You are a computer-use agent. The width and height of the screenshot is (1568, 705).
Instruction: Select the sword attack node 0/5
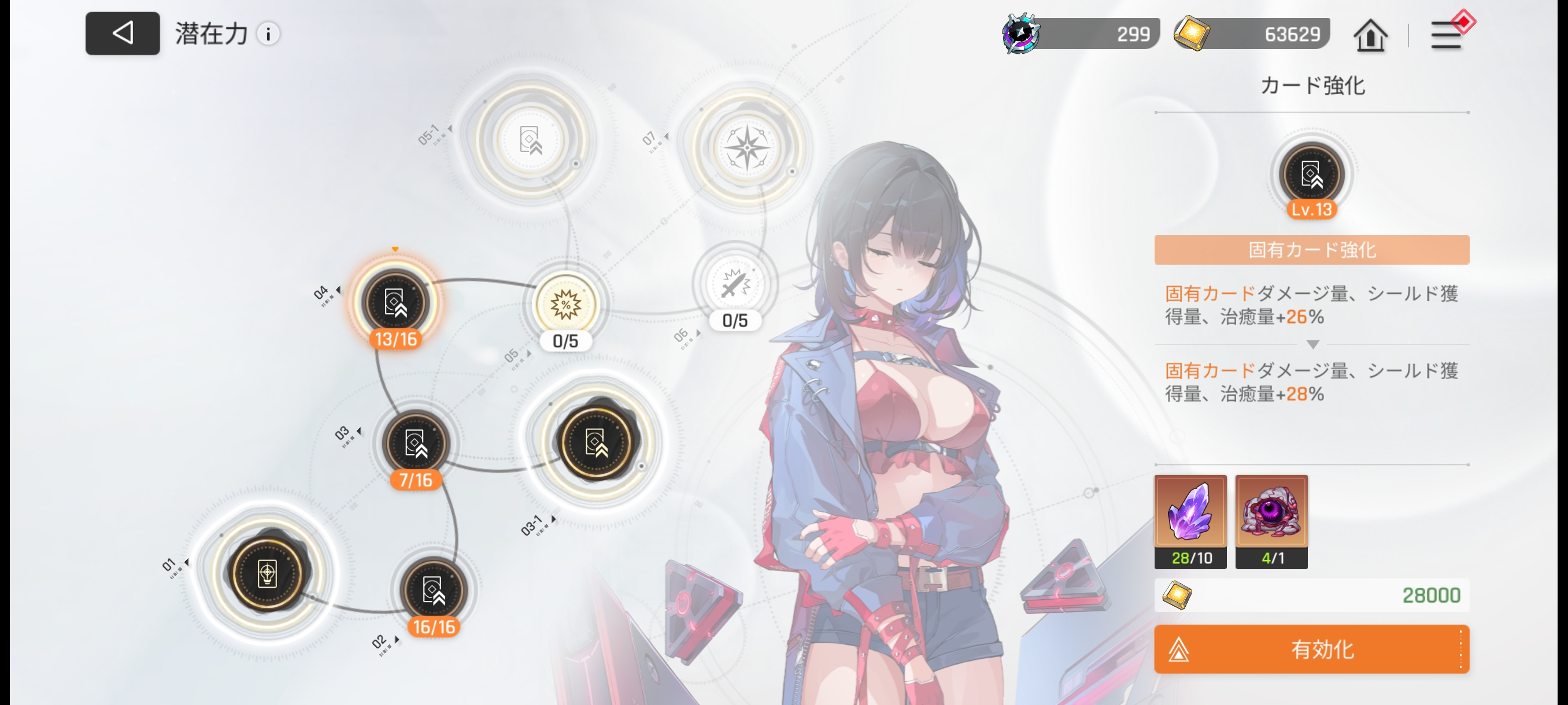coord(735,284)
